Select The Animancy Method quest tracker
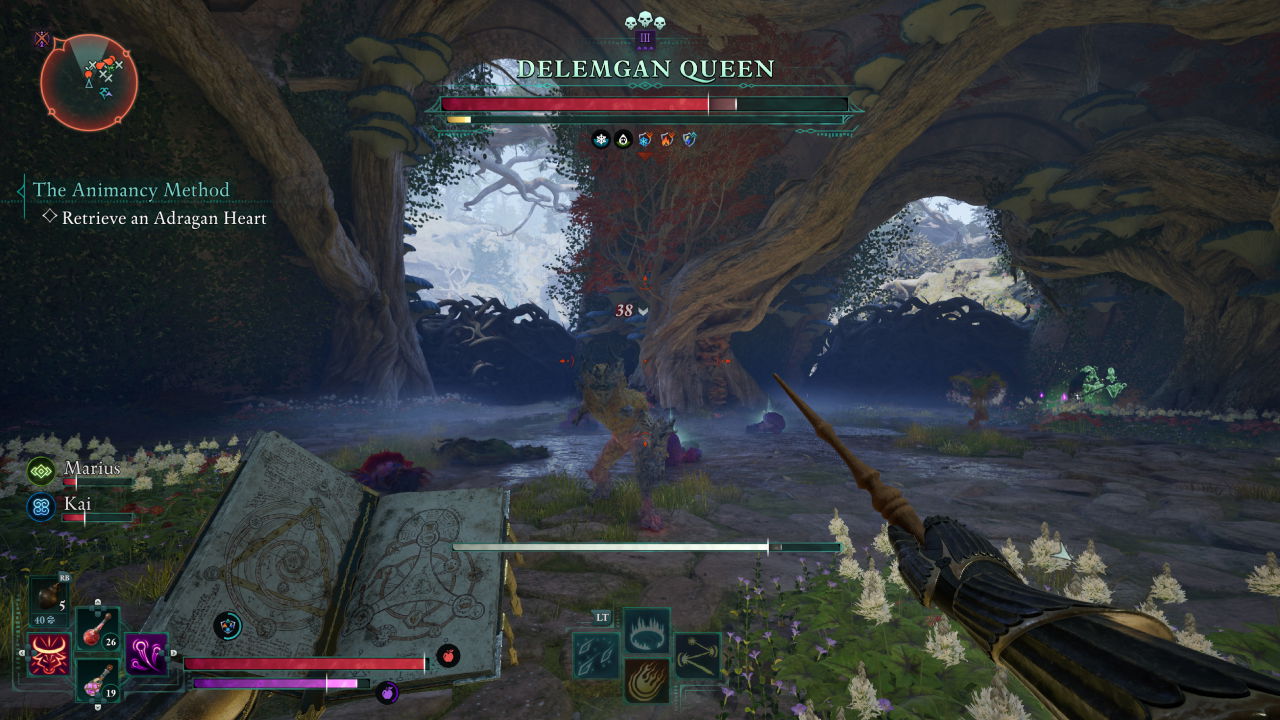 pos(131,190)
